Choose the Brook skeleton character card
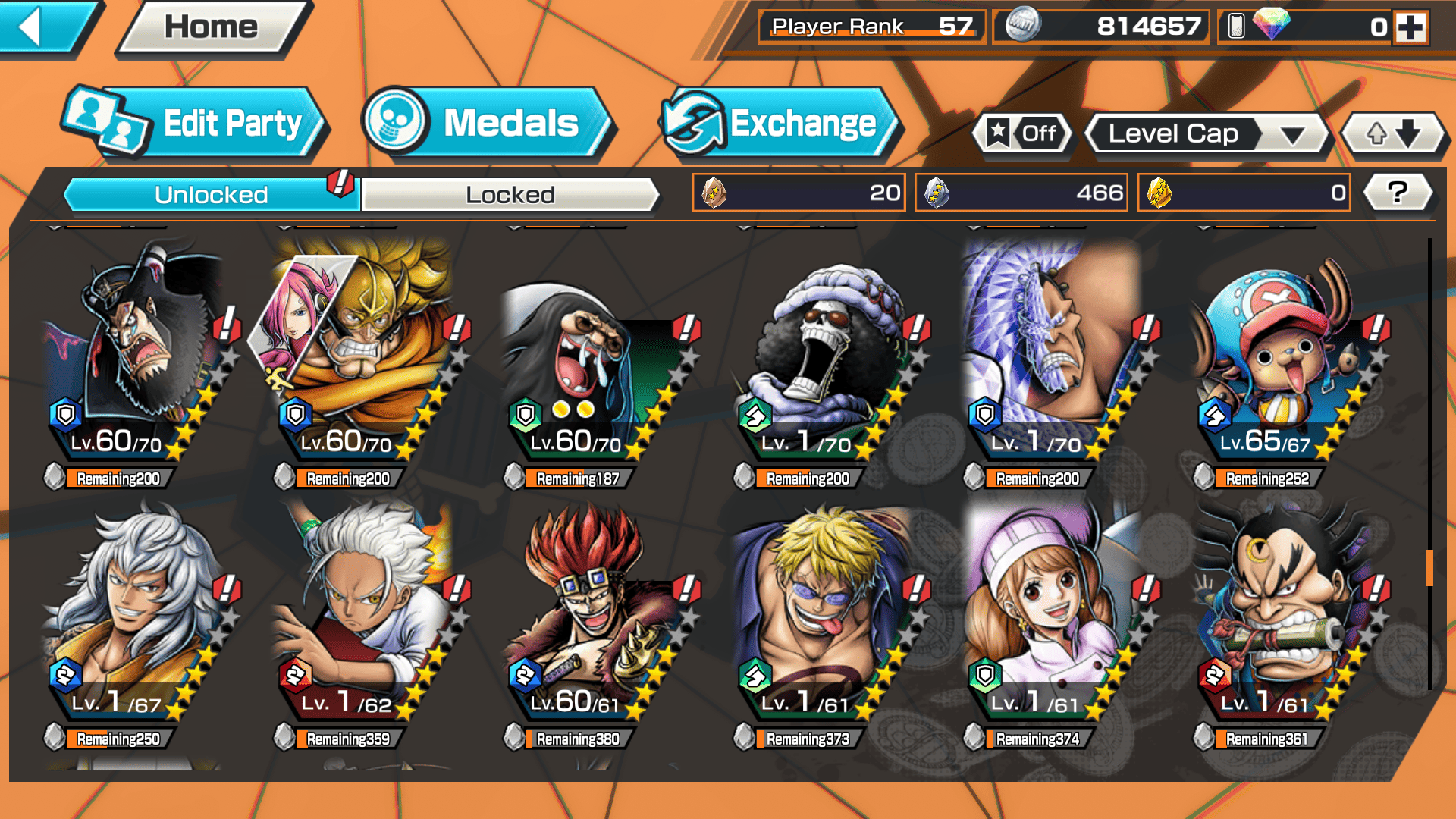Screen dimensions: 1456x819 [x=827, y=356]
